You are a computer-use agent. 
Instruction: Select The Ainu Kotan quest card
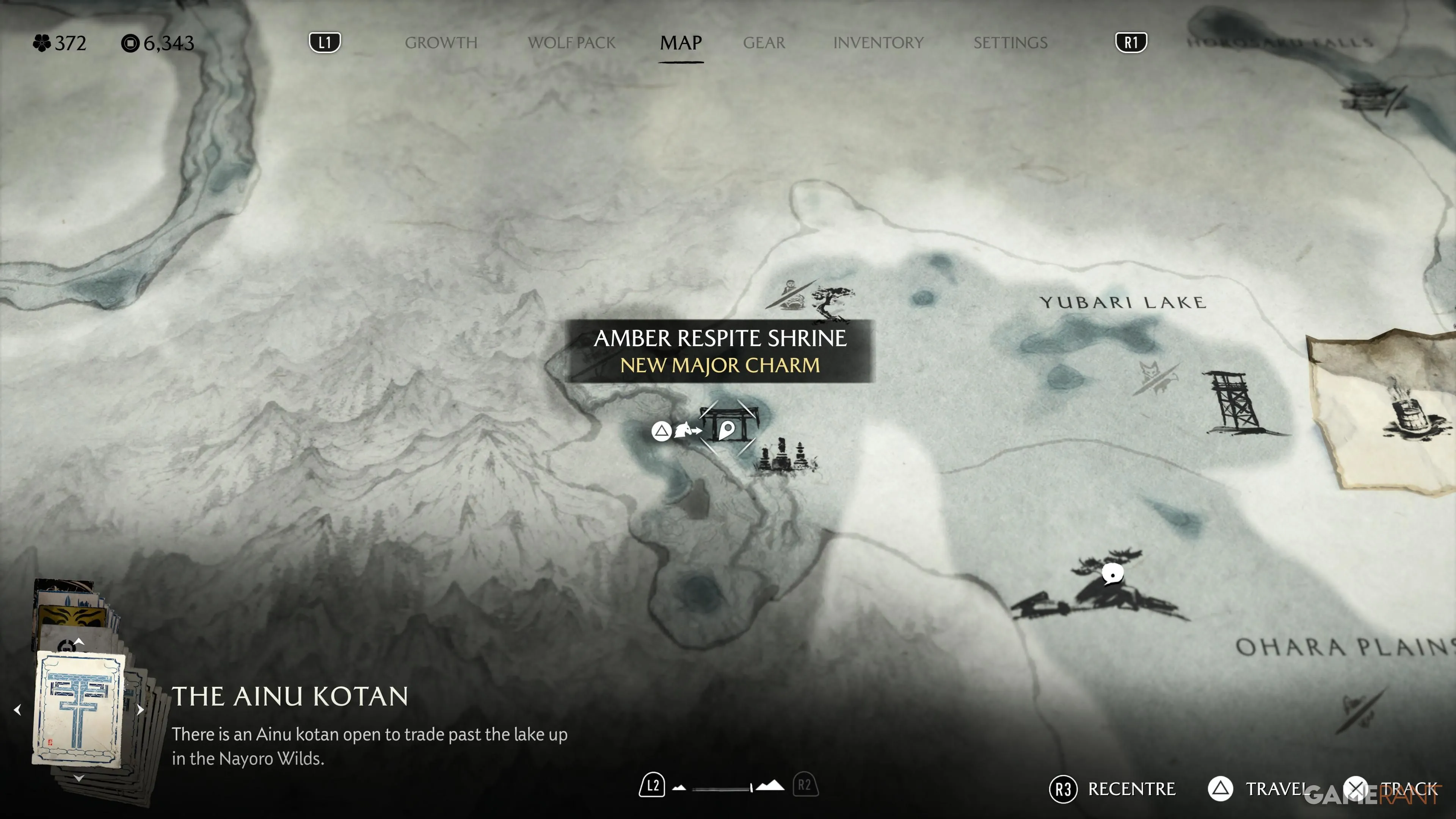coord(79,709)
